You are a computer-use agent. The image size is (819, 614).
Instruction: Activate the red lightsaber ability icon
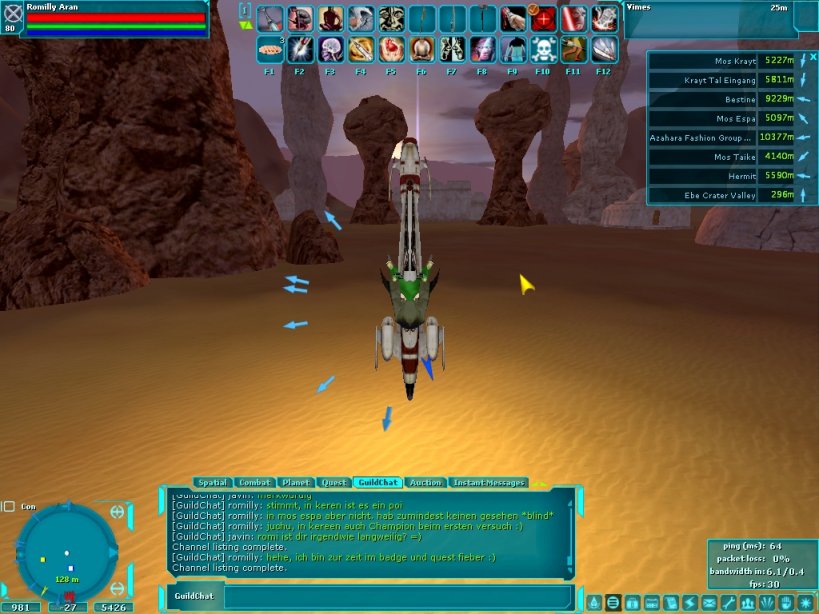[x=573, y=19]
